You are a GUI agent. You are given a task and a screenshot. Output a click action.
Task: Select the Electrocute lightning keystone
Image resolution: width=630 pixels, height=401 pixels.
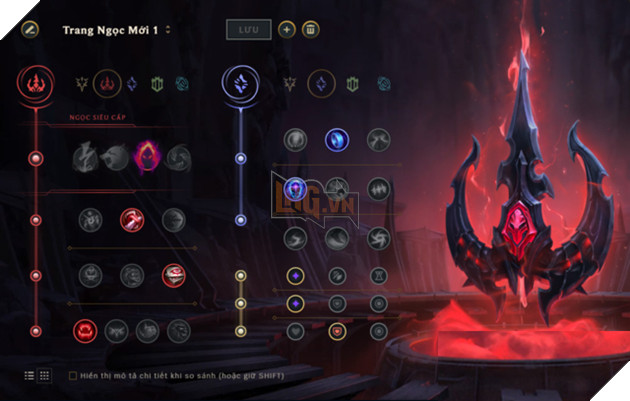(85, 157)
